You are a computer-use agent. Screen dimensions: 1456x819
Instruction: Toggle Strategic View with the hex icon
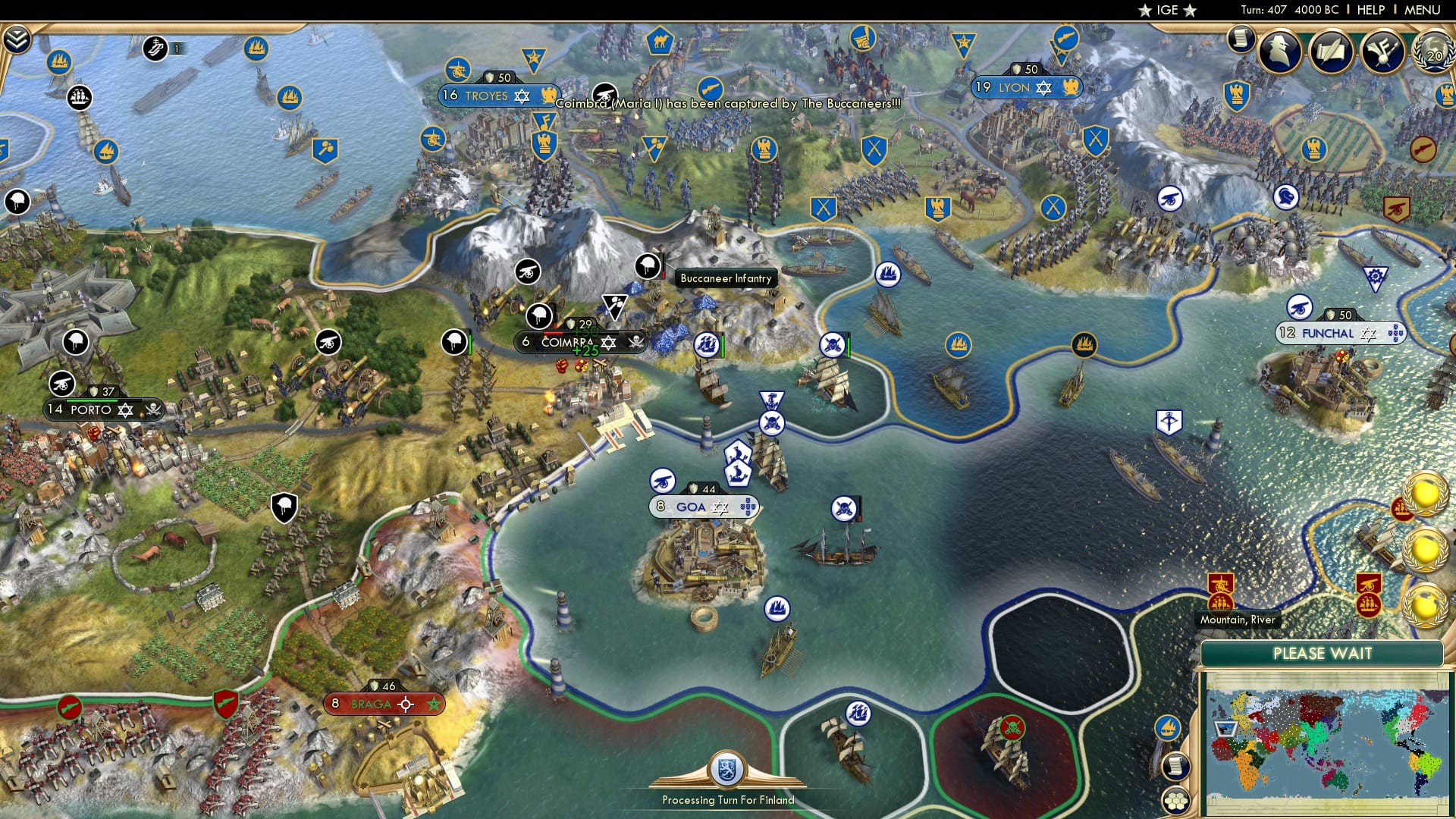click(1175, 799)
